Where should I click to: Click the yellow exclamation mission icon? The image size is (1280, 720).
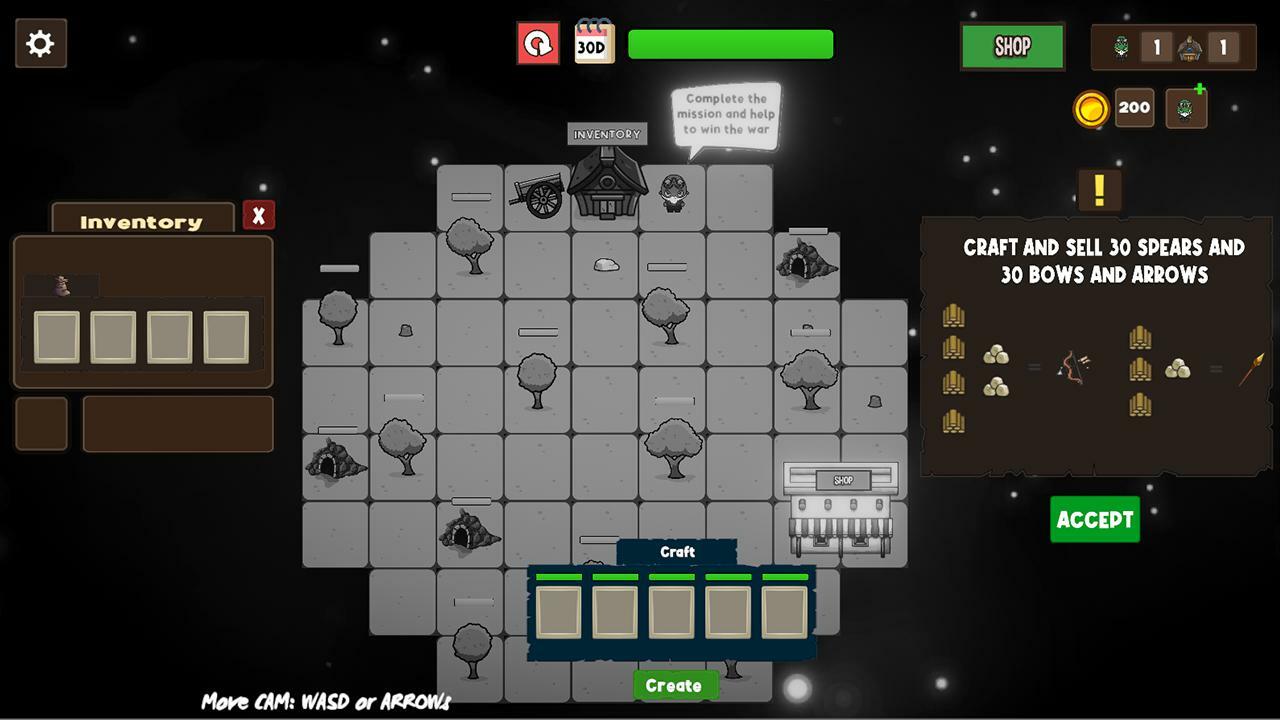pyautogui.click(x=1099, y=190)
